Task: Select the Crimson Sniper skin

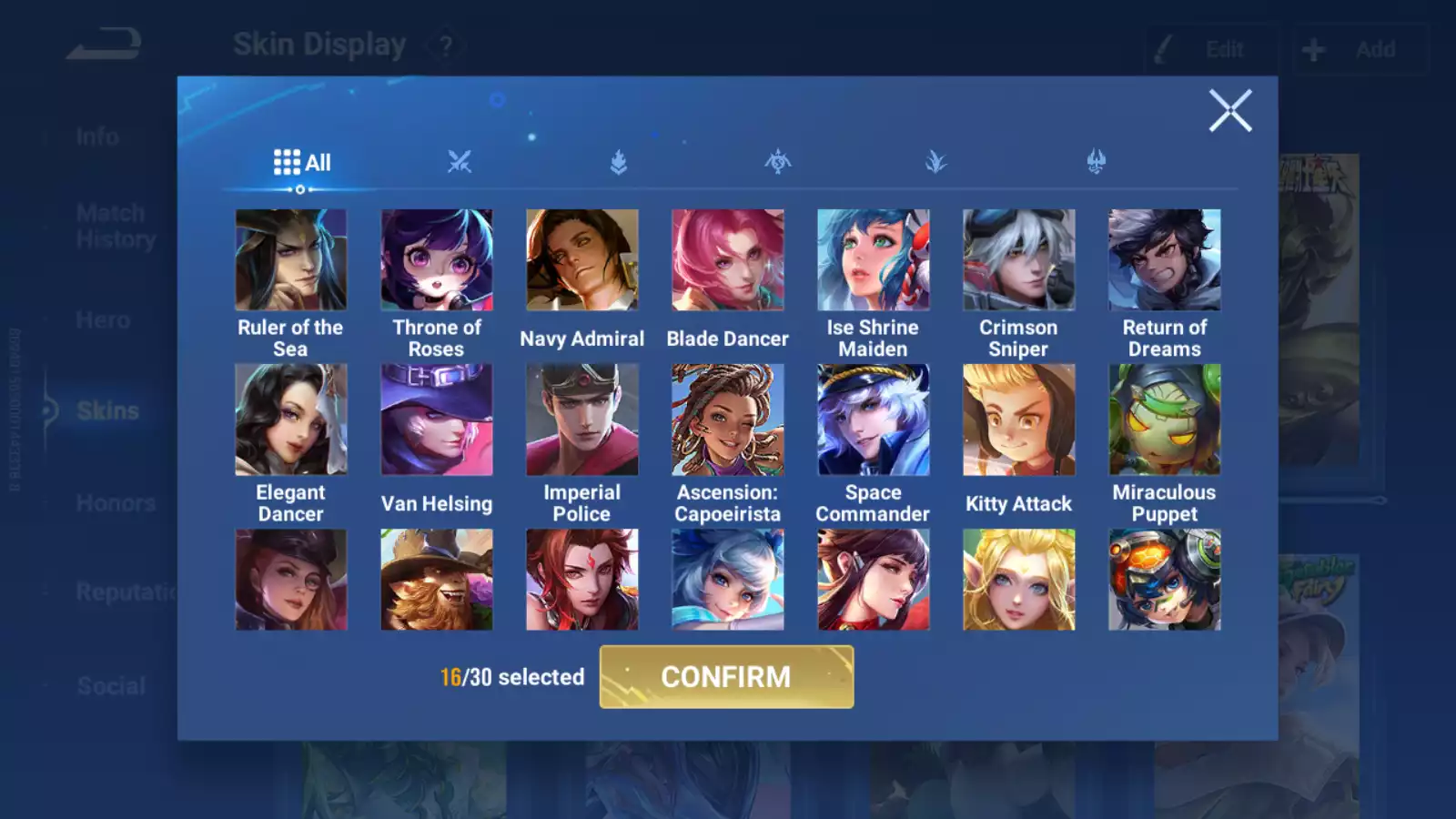Action: pyautogui.click(x=1019, y=260)
